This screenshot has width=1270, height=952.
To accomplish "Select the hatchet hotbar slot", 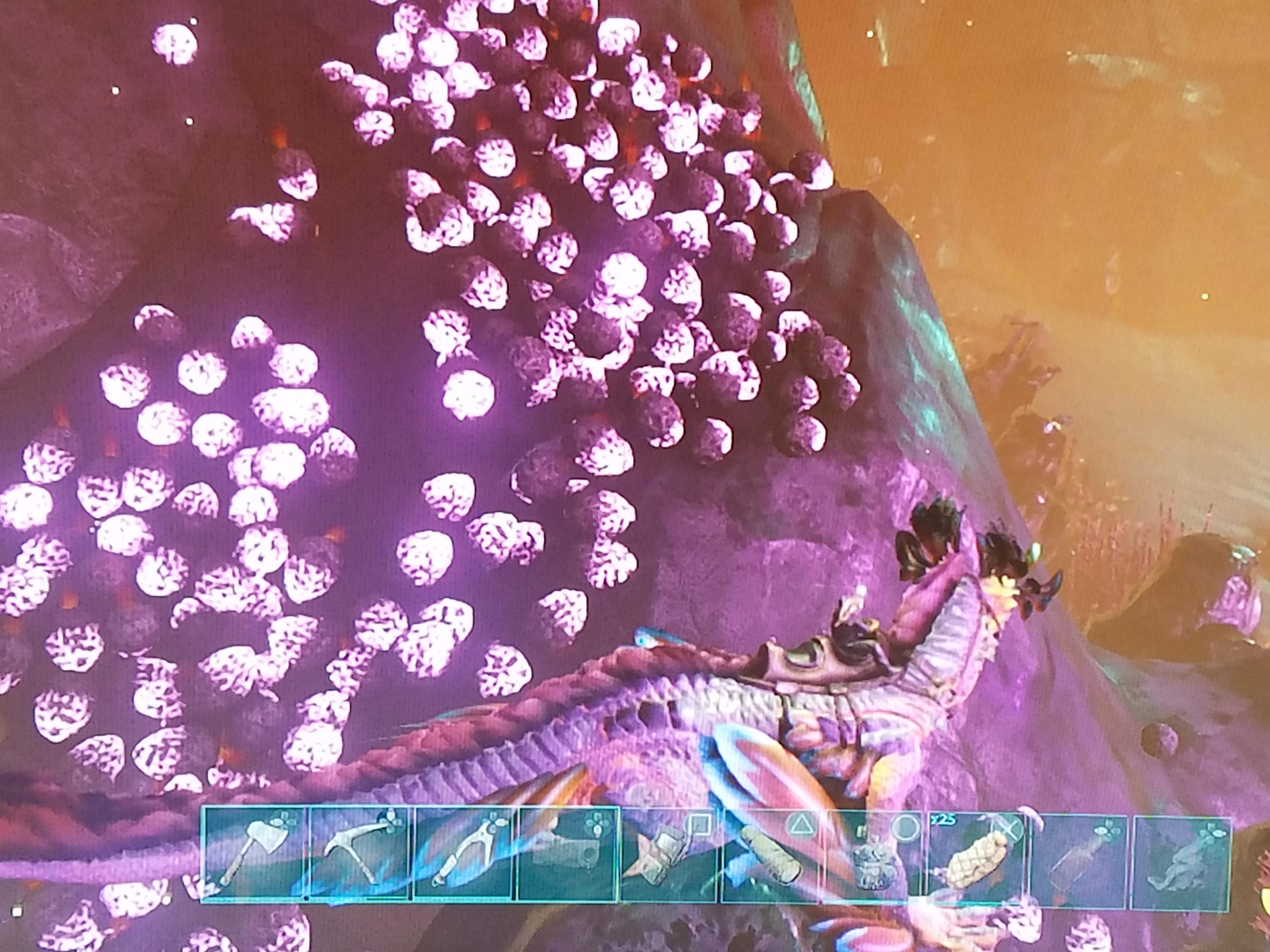I will click(254, 853).
